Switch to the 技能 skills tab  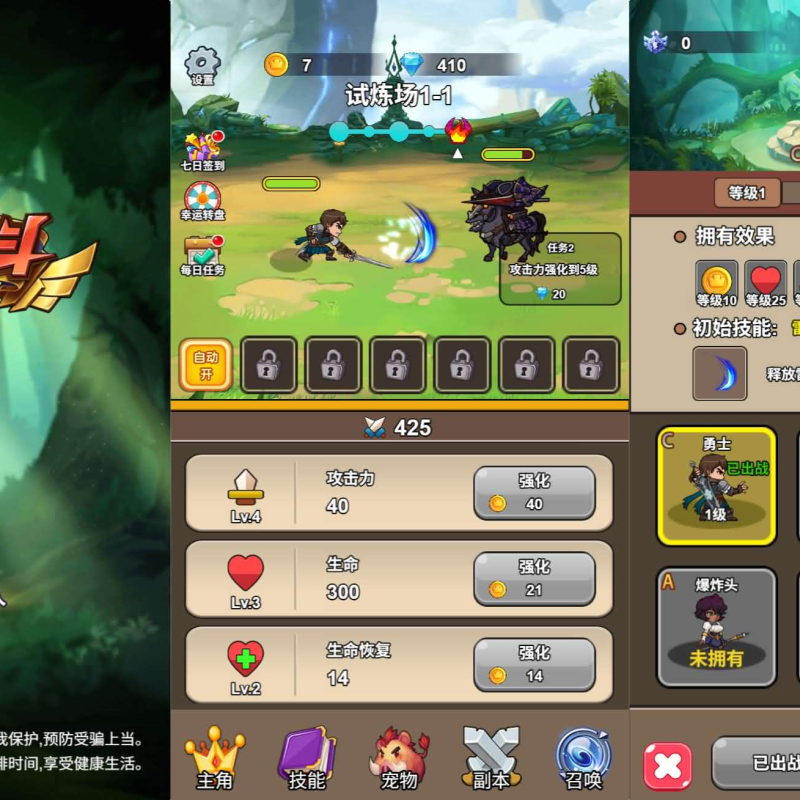click(306, 758)
